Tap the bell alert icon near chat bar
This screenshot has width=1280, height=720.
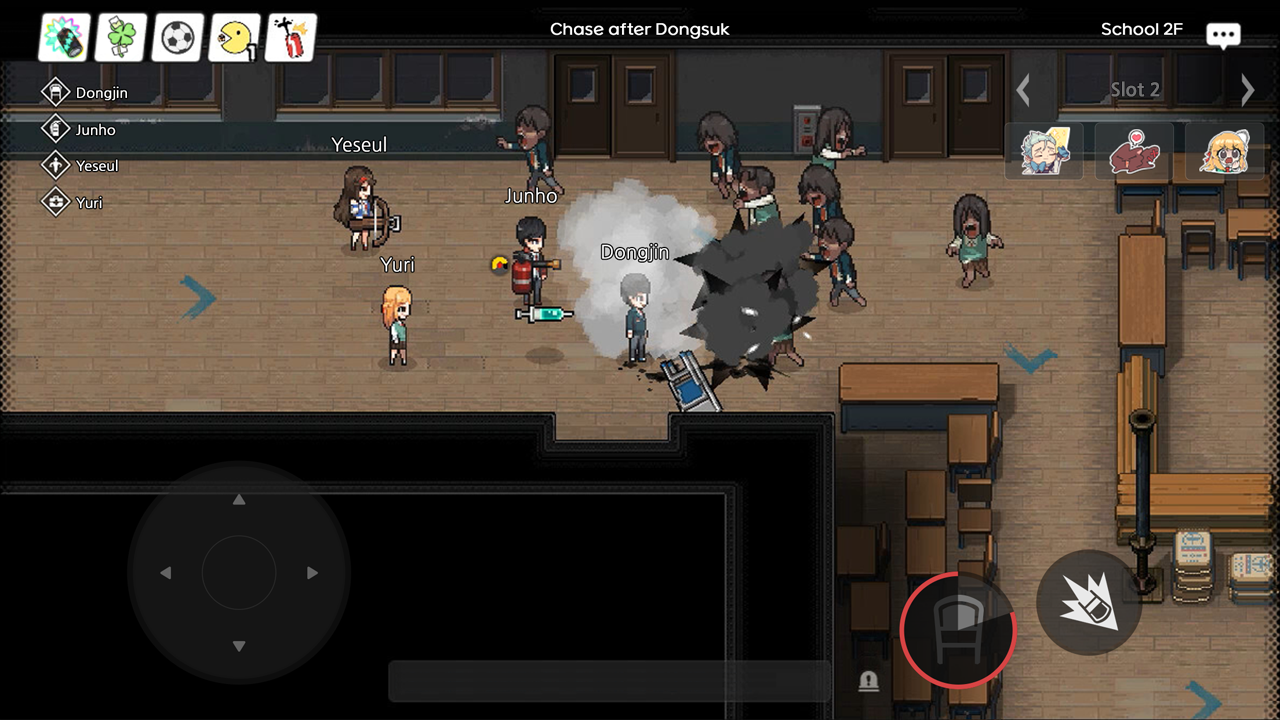click(869, 681)
